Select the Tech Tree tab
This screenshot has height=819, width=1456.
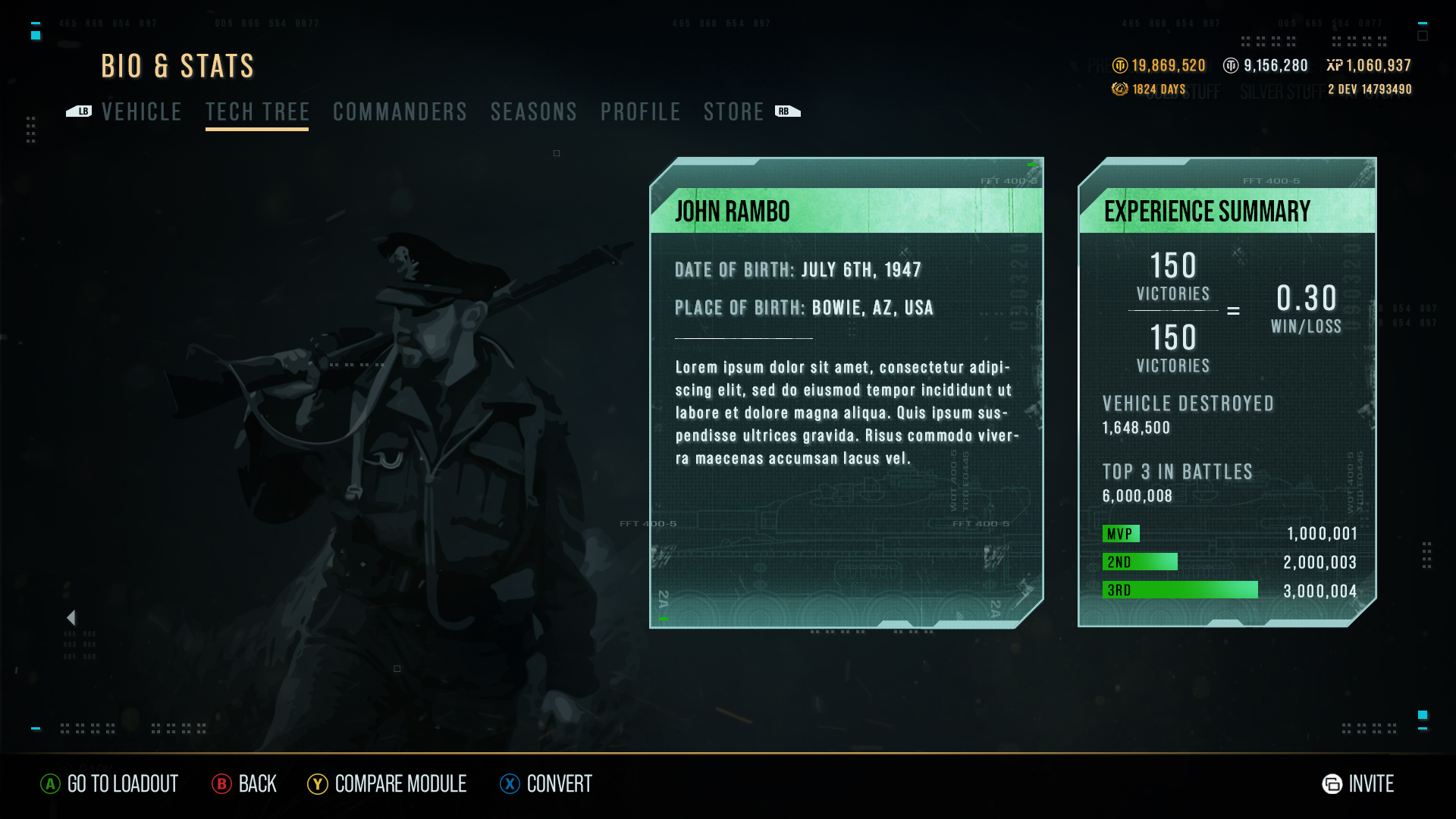[257, 112]
